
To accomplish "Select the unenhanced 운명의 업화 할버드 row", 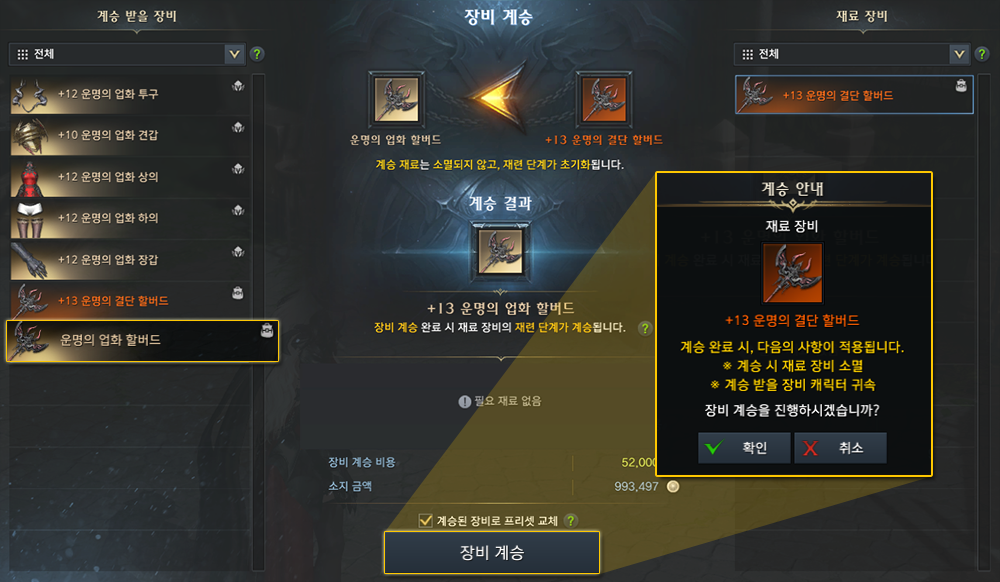I will pyautogui.click(x=142, y=341).
